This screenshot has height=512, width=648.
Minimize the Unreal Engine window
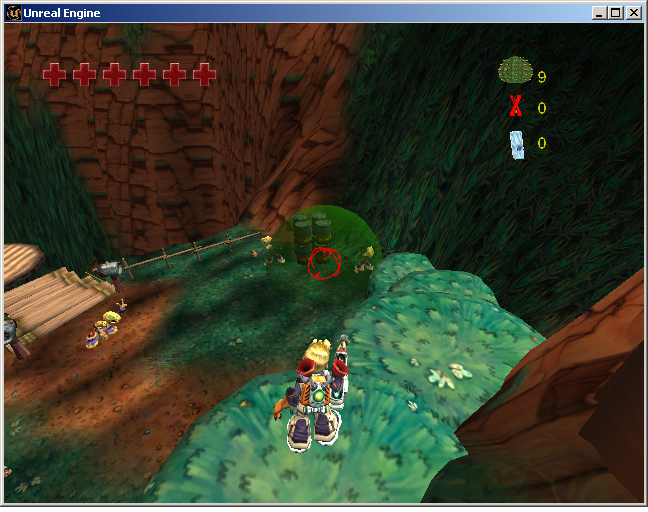pyautogui.click(x=599, y=13)
